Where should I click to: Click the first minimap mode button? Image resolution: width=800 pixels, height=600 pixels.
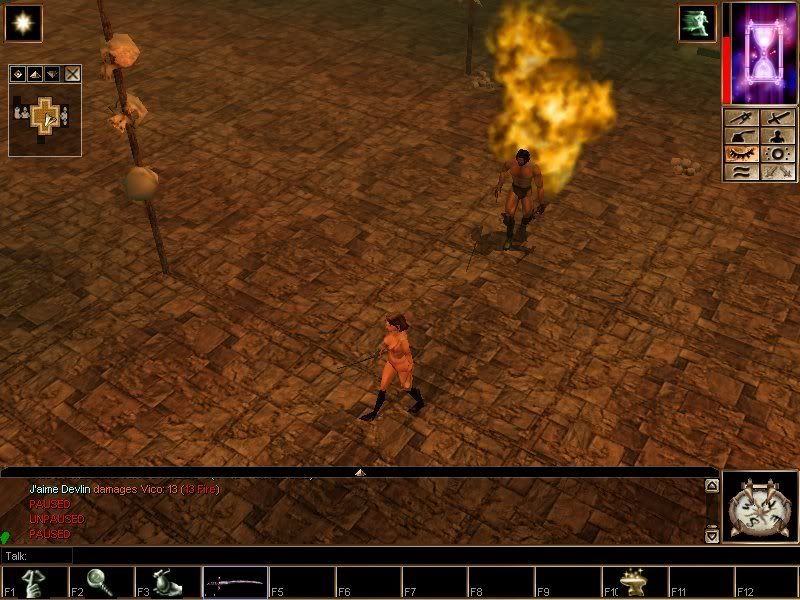(19, 74)
